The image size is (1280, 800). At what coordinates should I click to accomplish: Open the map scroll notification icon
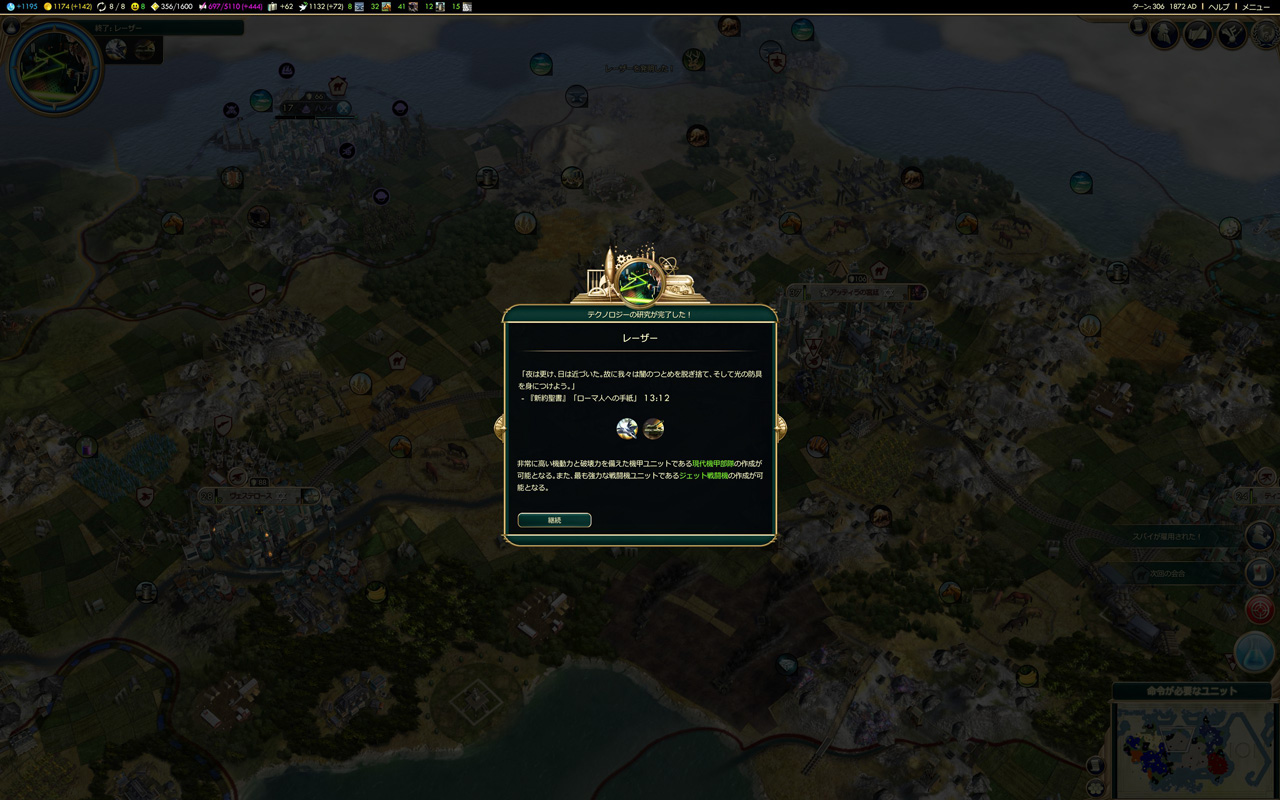click(x=1260, y=573)
